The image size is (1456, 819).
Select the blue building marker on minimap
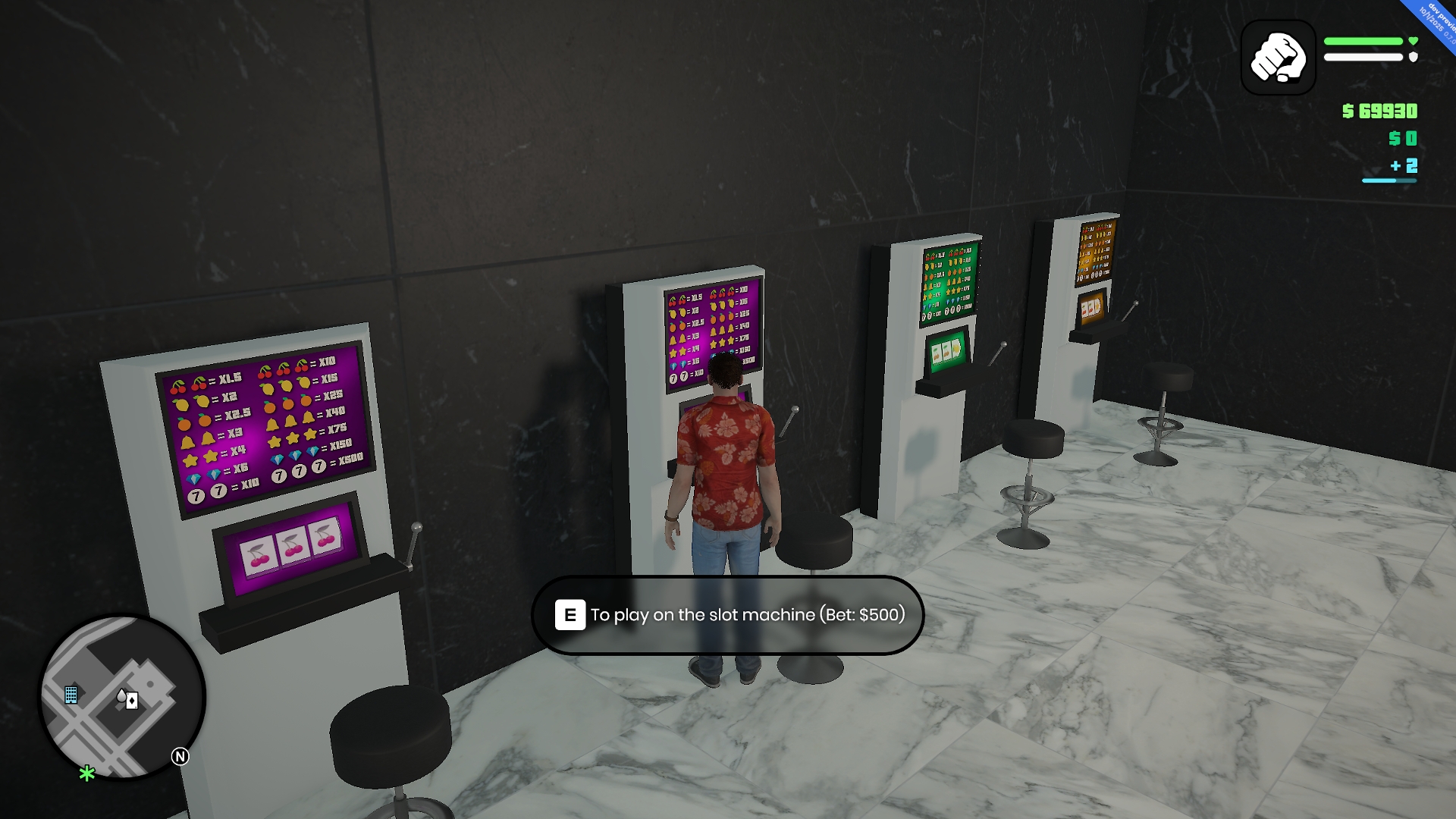click(x=71, y=695)
